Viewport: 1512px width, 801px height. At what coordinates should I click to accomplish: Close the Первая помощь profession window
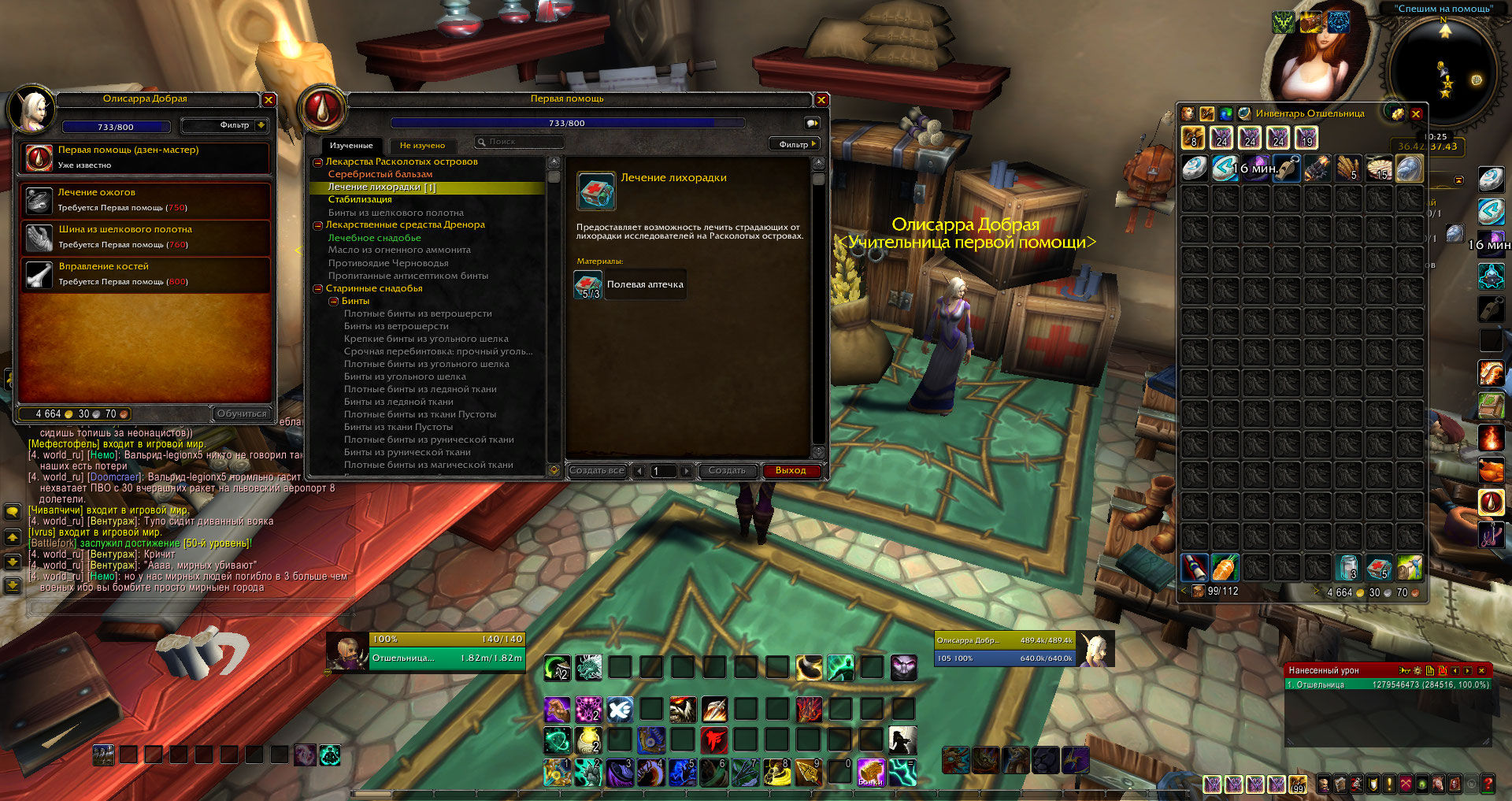tap(821, 100)
